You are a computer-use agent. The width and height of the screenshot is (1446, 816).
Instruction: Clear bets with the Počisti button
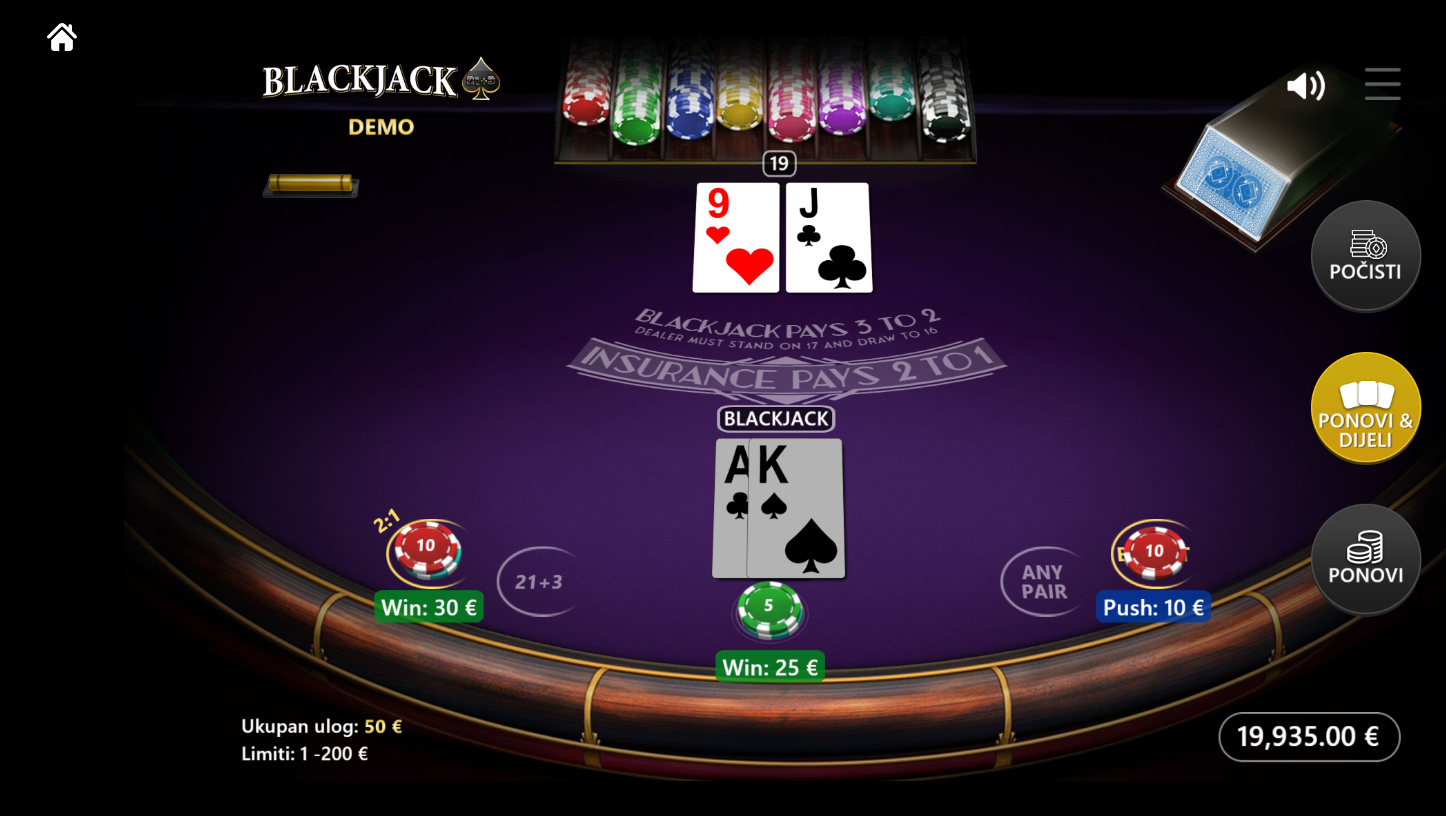(x=1365, y=256)
